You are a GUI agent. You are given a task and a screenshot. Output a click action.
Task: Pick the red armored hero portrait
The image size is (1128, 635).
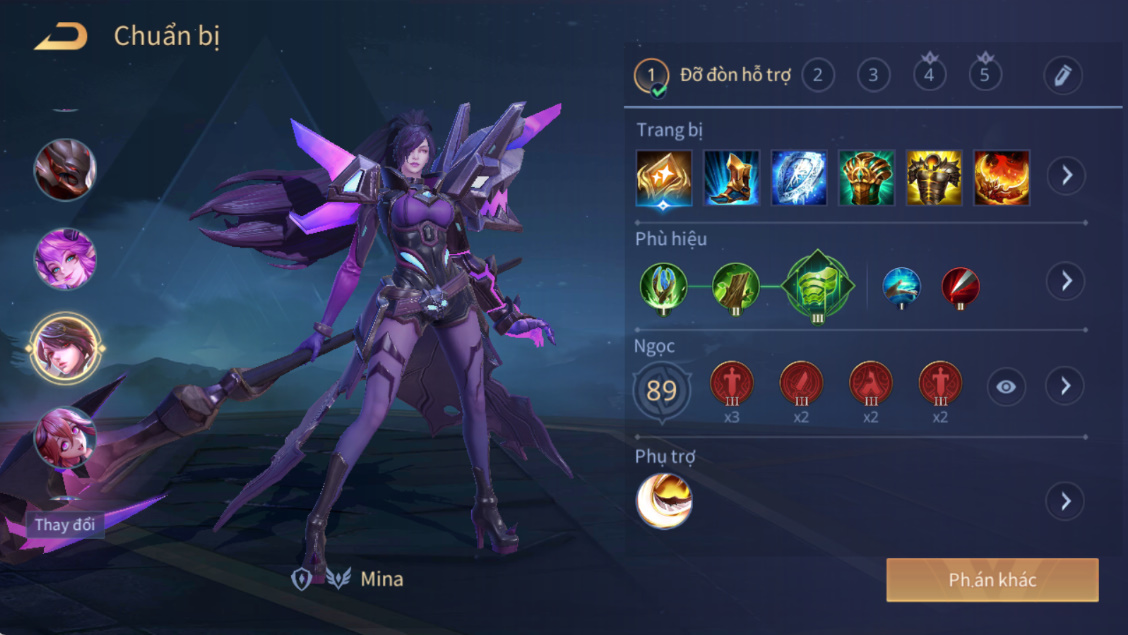(x=65, y=169)
